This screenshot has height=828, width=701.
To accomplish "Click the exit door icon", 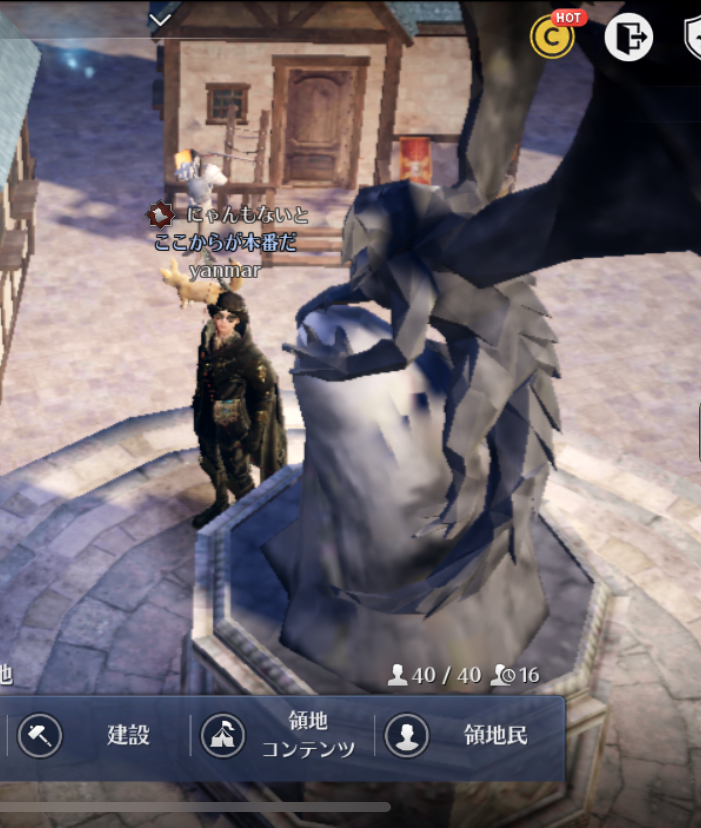I will pos(628,38).
